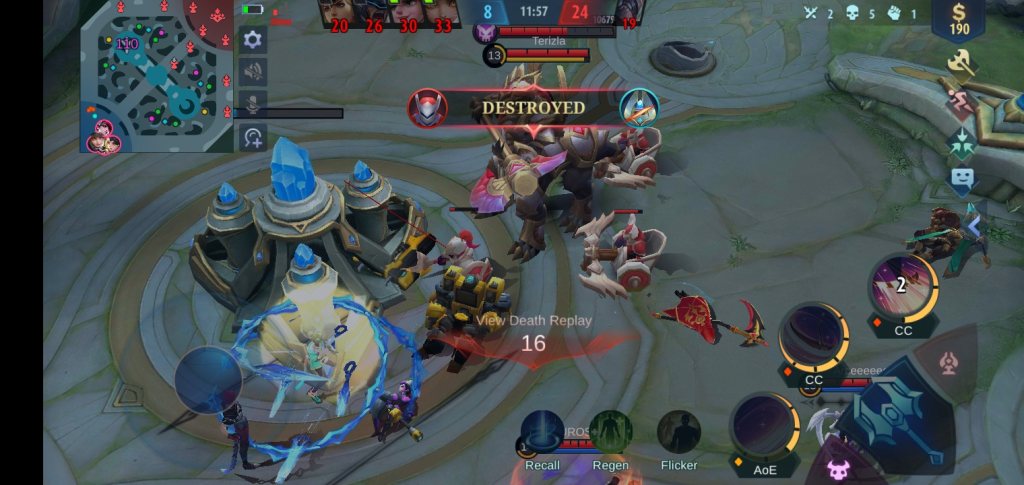Open the gear settings menu
The width and height of the screenshot is (1024, 485).
coord(253,39)
